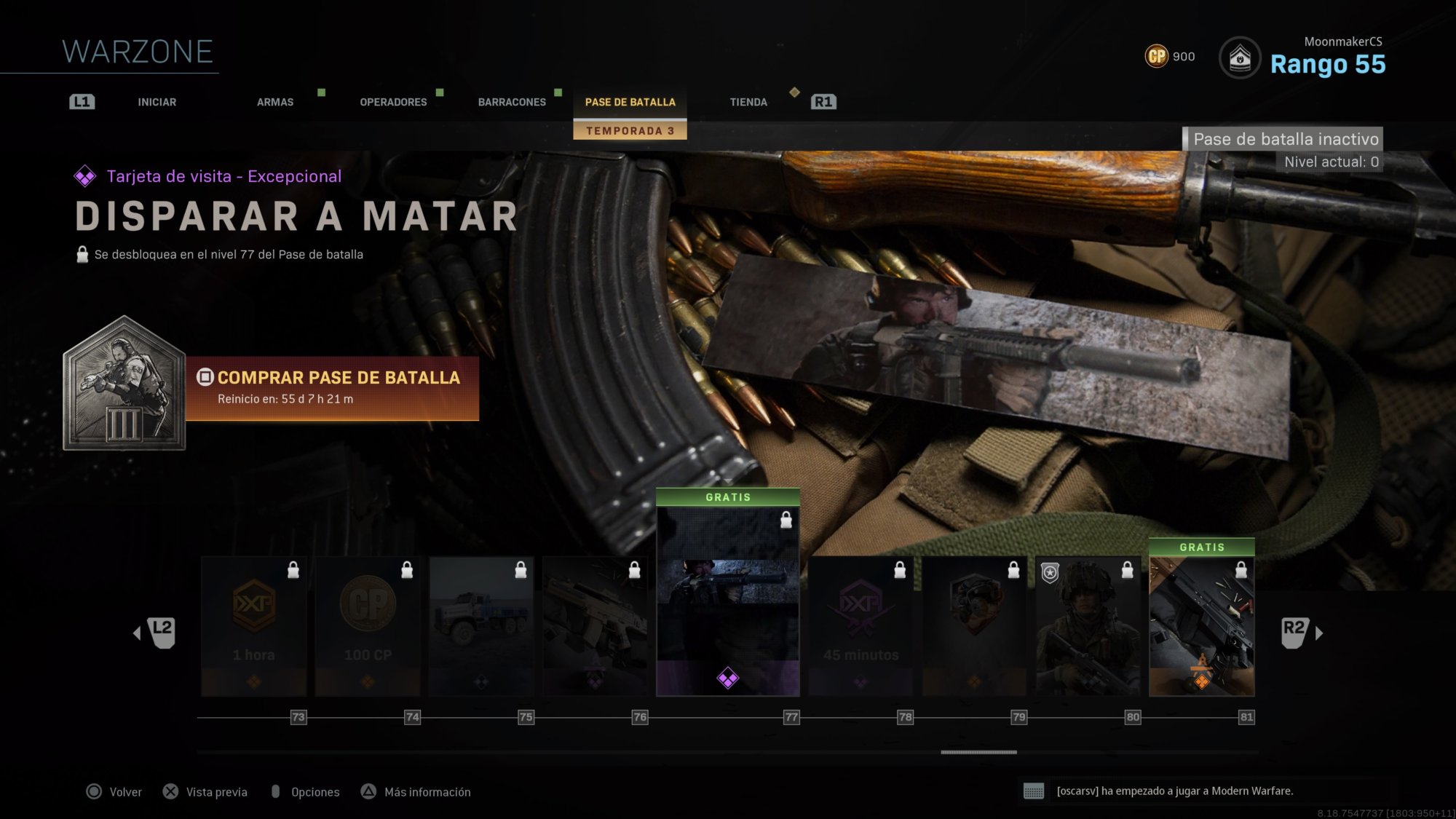Go to the Operadores tab
Viewport: 1456px width, 819px height.
[x=393, y=102]
